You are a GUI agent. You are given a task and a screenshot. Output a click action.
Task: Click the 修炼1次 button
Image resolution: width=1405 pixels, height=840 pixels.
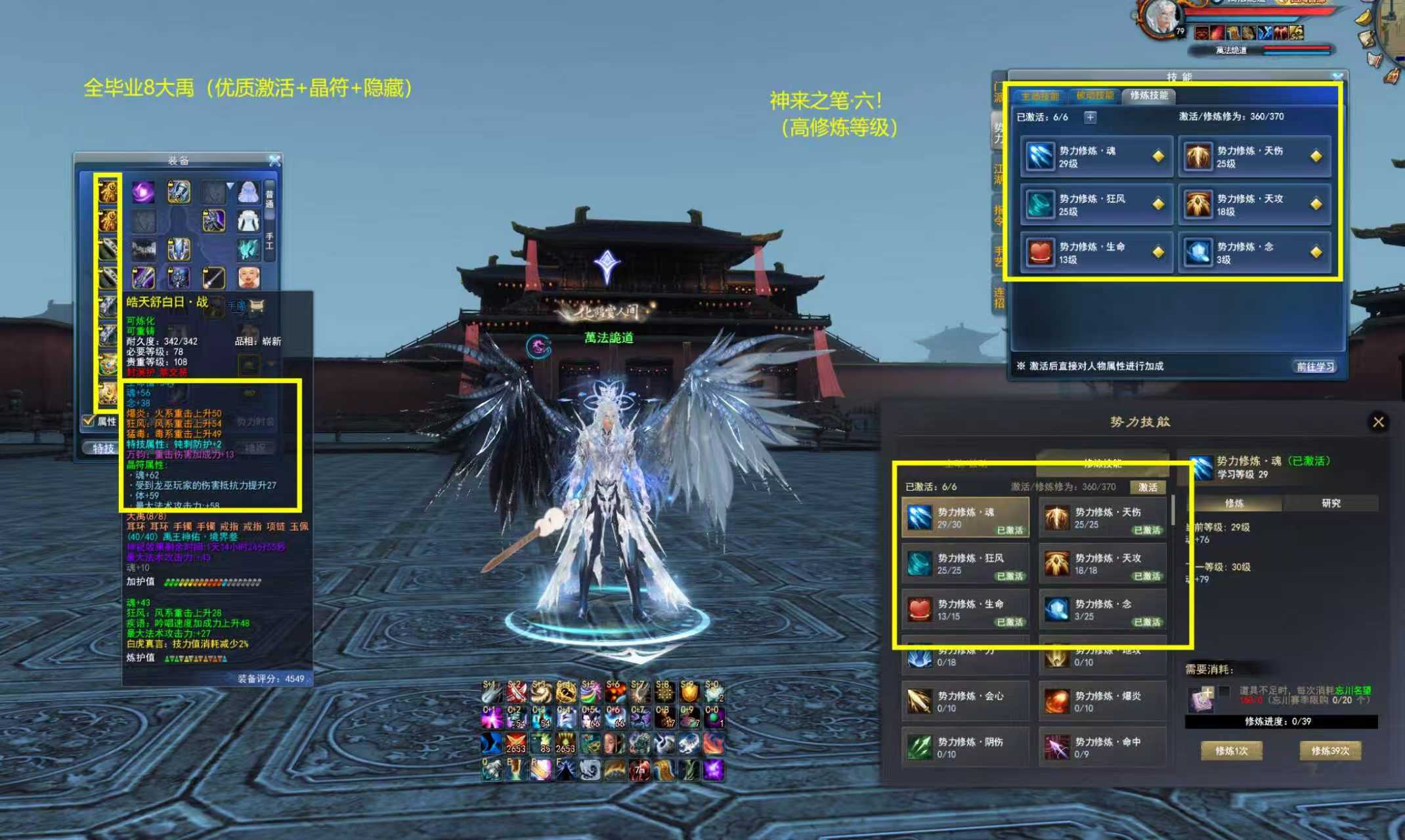(x=1231, y=751)
